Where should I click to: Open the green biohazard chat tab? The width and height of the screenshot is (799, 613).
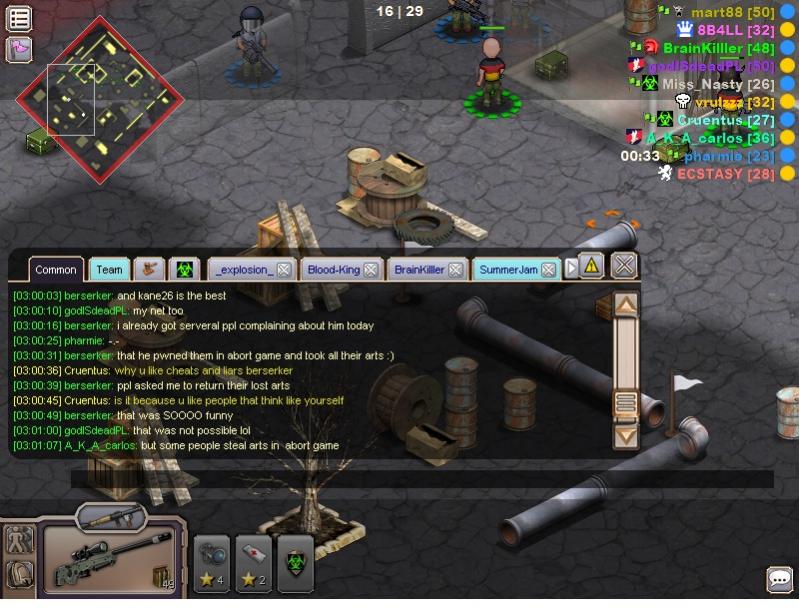pyautogui.click(x=183, y=269)
